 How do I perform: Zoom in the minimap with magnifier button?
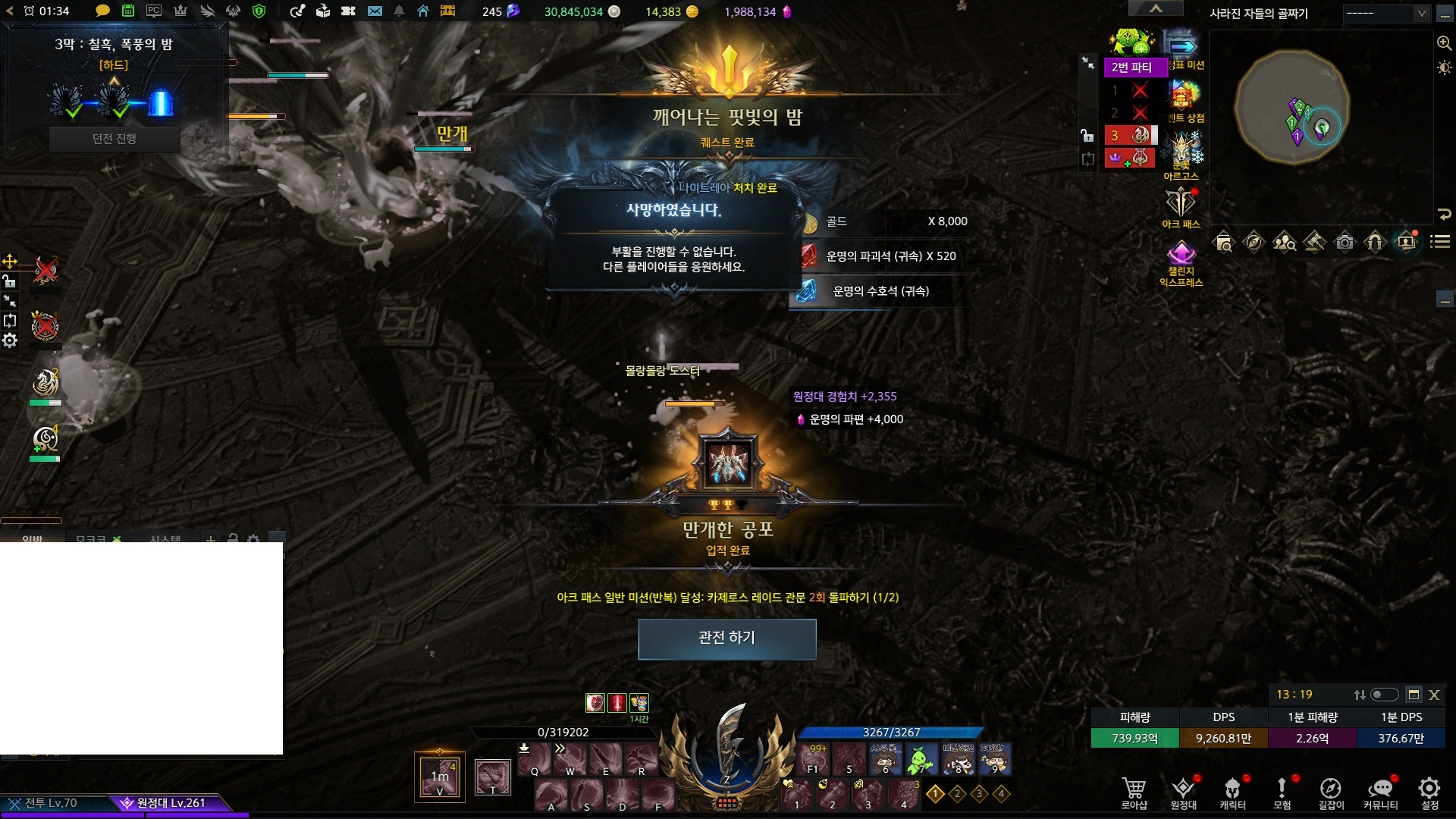(1444, 43)
